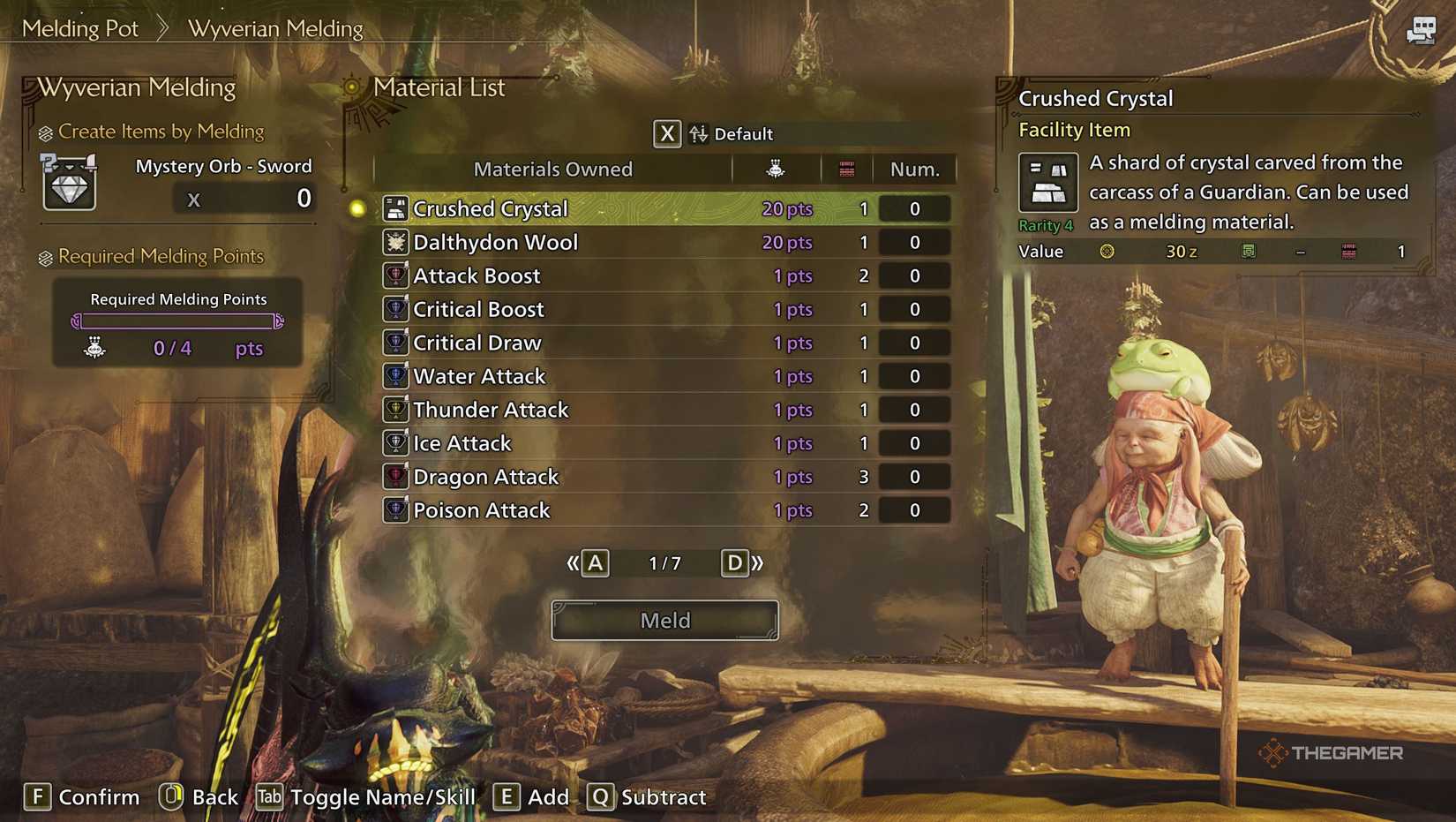The height and width of the screenshot is (822, 1456).
Task: Open the Default sort dropdown
Action: [741, 134]
